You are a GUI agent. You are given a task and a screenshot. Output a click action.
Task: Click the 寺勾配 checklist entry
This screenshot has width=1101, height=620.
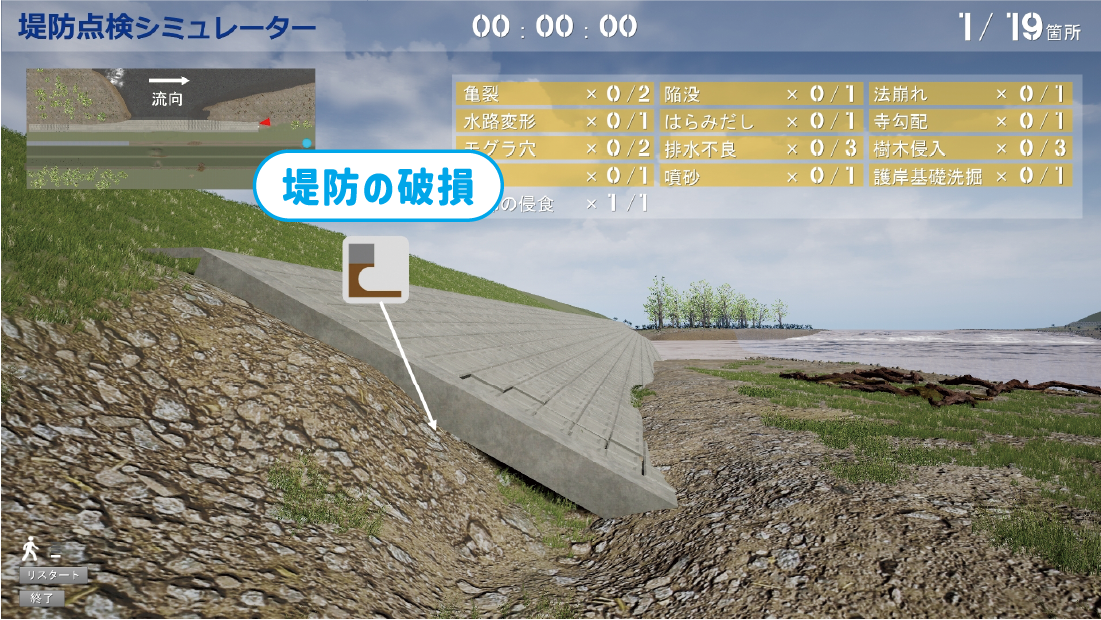[969, 121]
